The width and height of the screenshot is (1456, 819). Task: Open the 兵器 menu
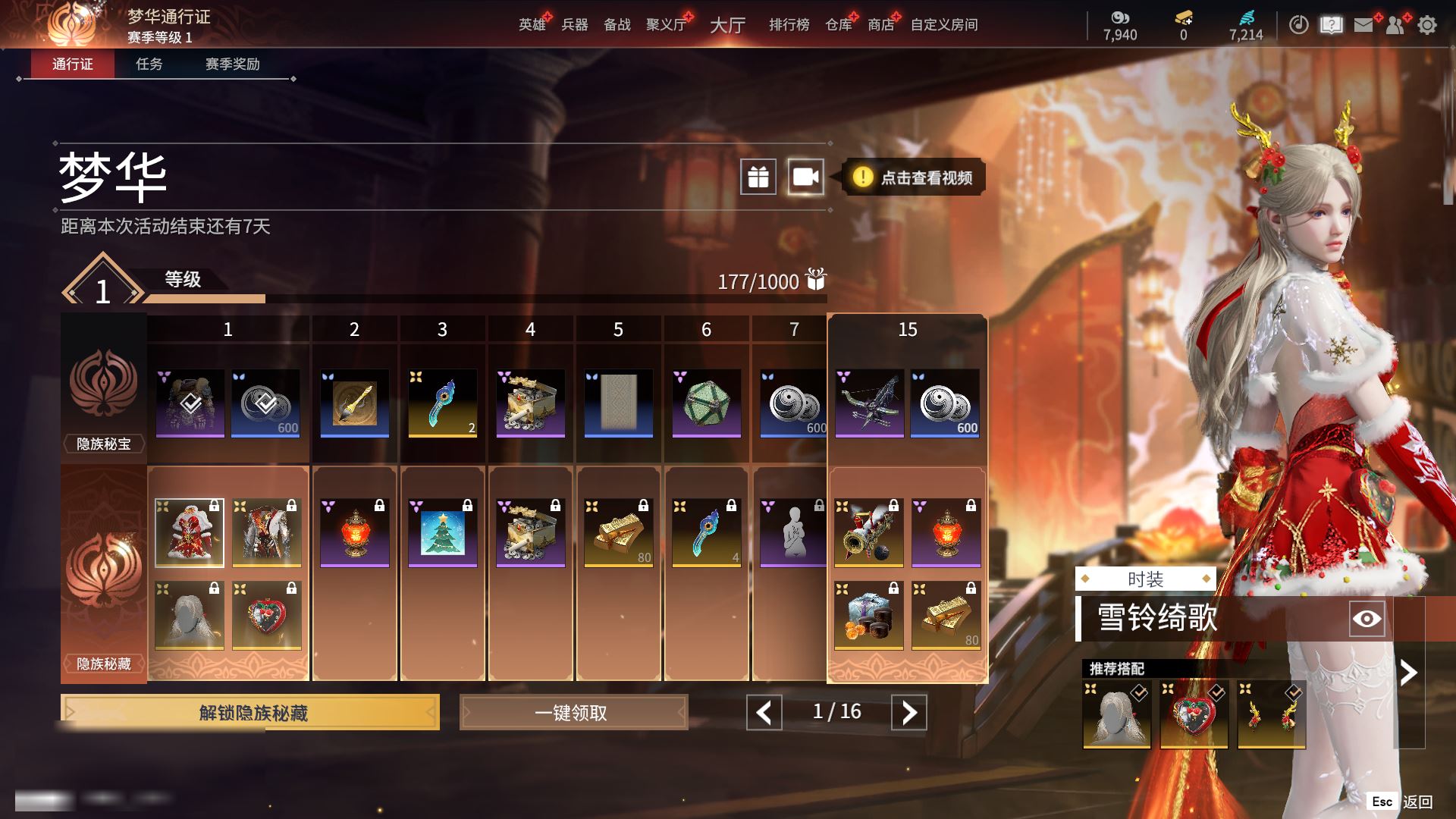[574, 25]
